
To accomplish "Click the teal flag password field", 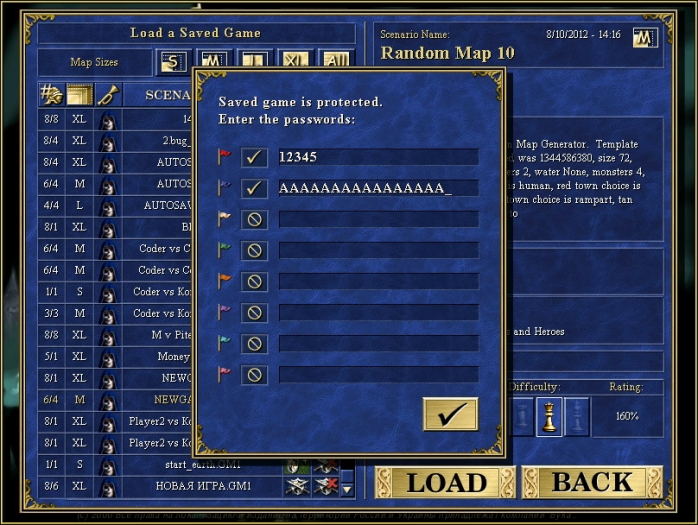I will tap(377, 344).
